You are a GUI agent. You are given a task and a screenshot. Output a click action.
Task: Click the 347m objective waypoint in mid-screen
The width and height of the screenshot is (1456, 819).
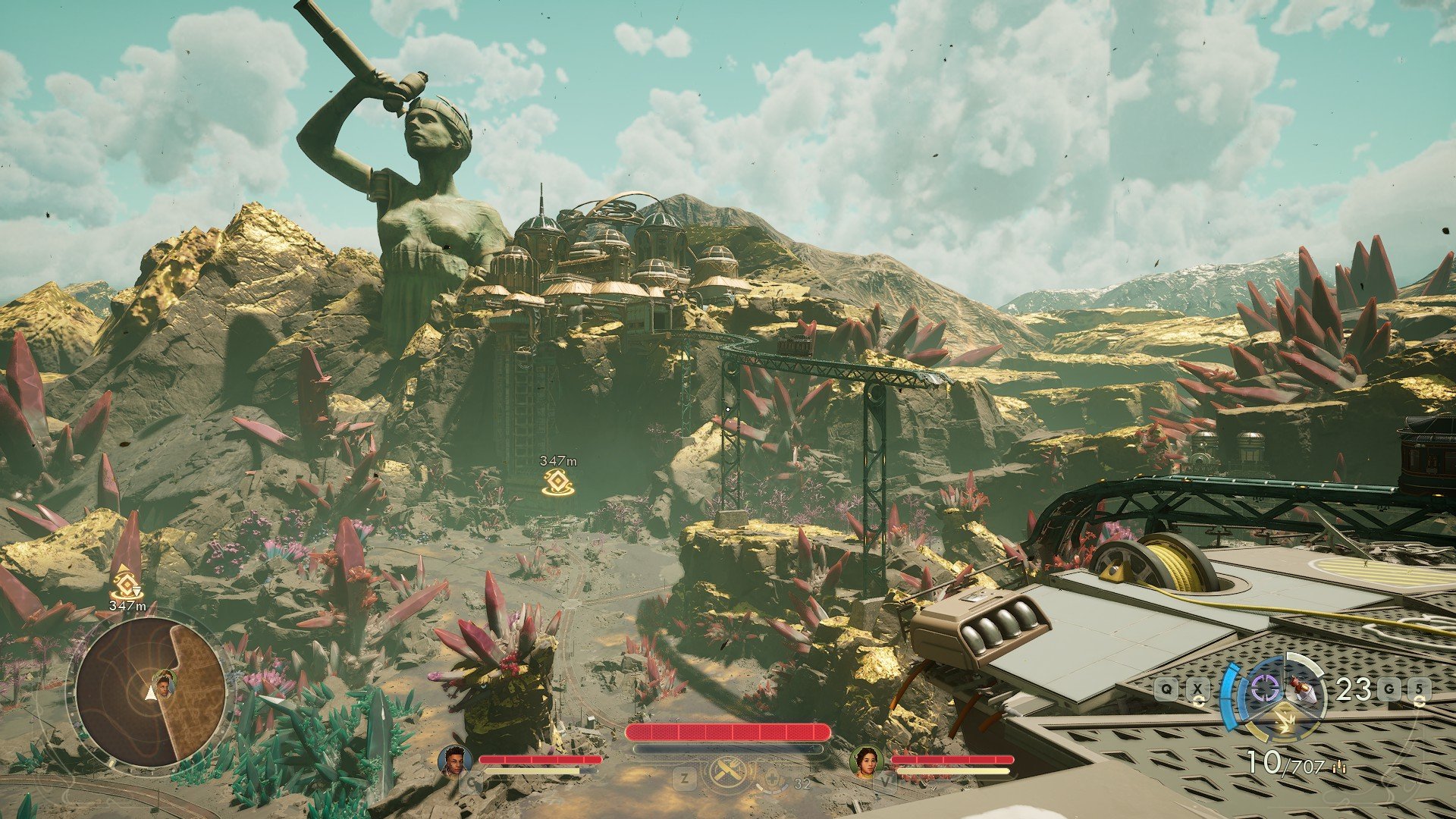point(558,482)
